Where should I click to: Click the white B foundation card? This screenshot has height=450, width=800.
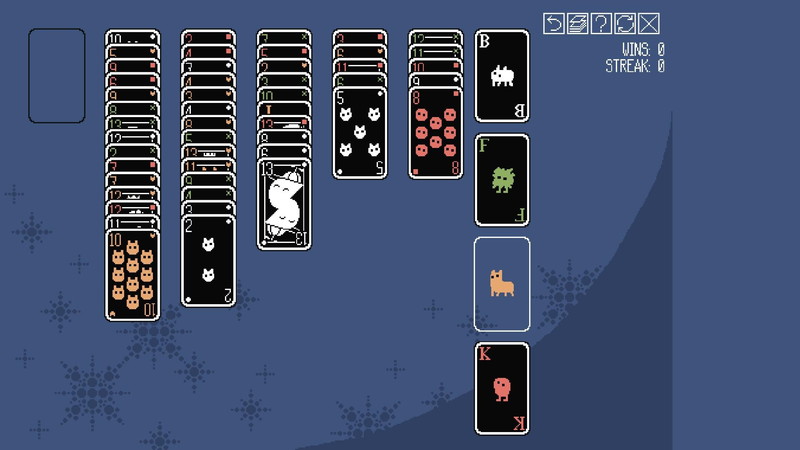[x=501, y=76]
